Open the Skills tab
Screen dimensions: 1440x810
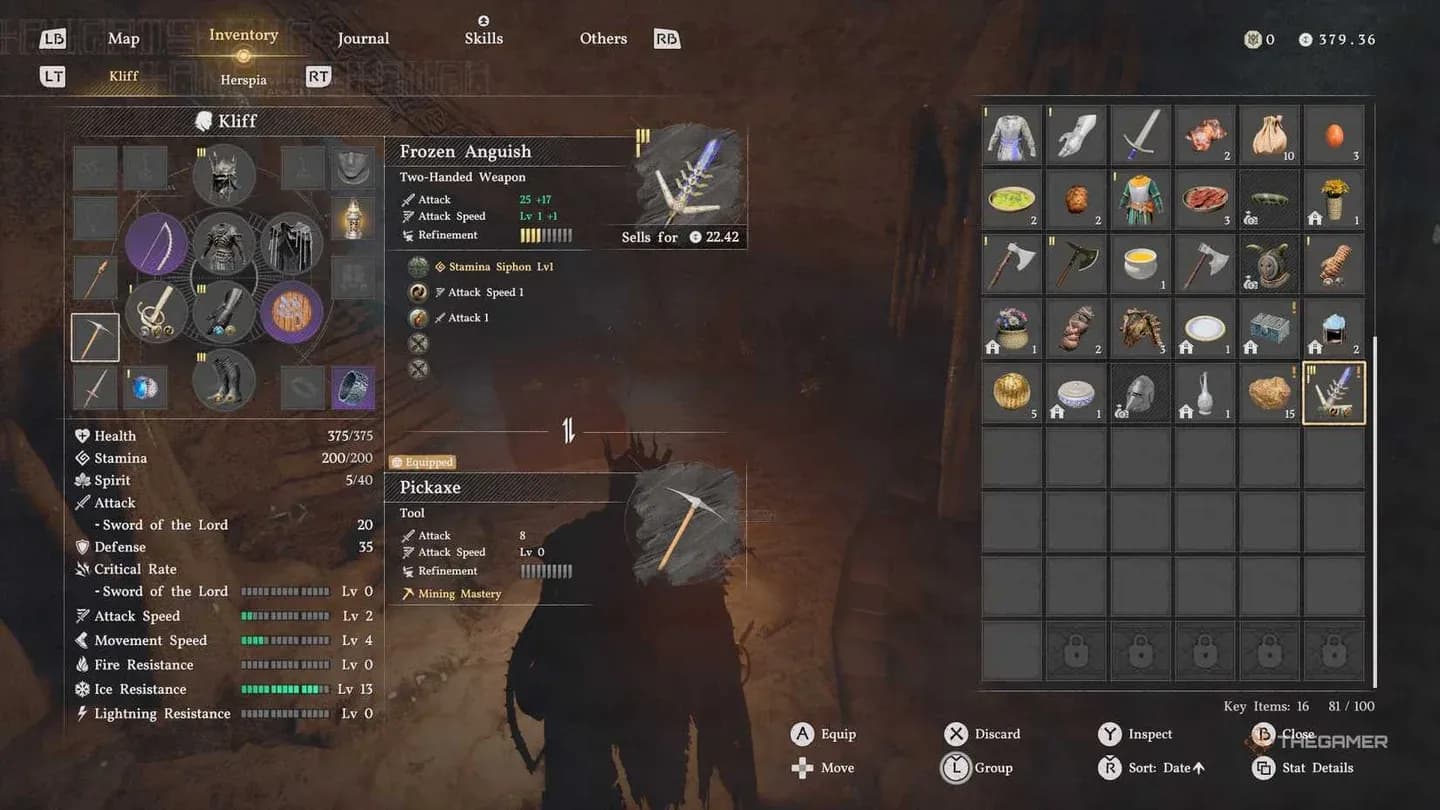[483, 38]
